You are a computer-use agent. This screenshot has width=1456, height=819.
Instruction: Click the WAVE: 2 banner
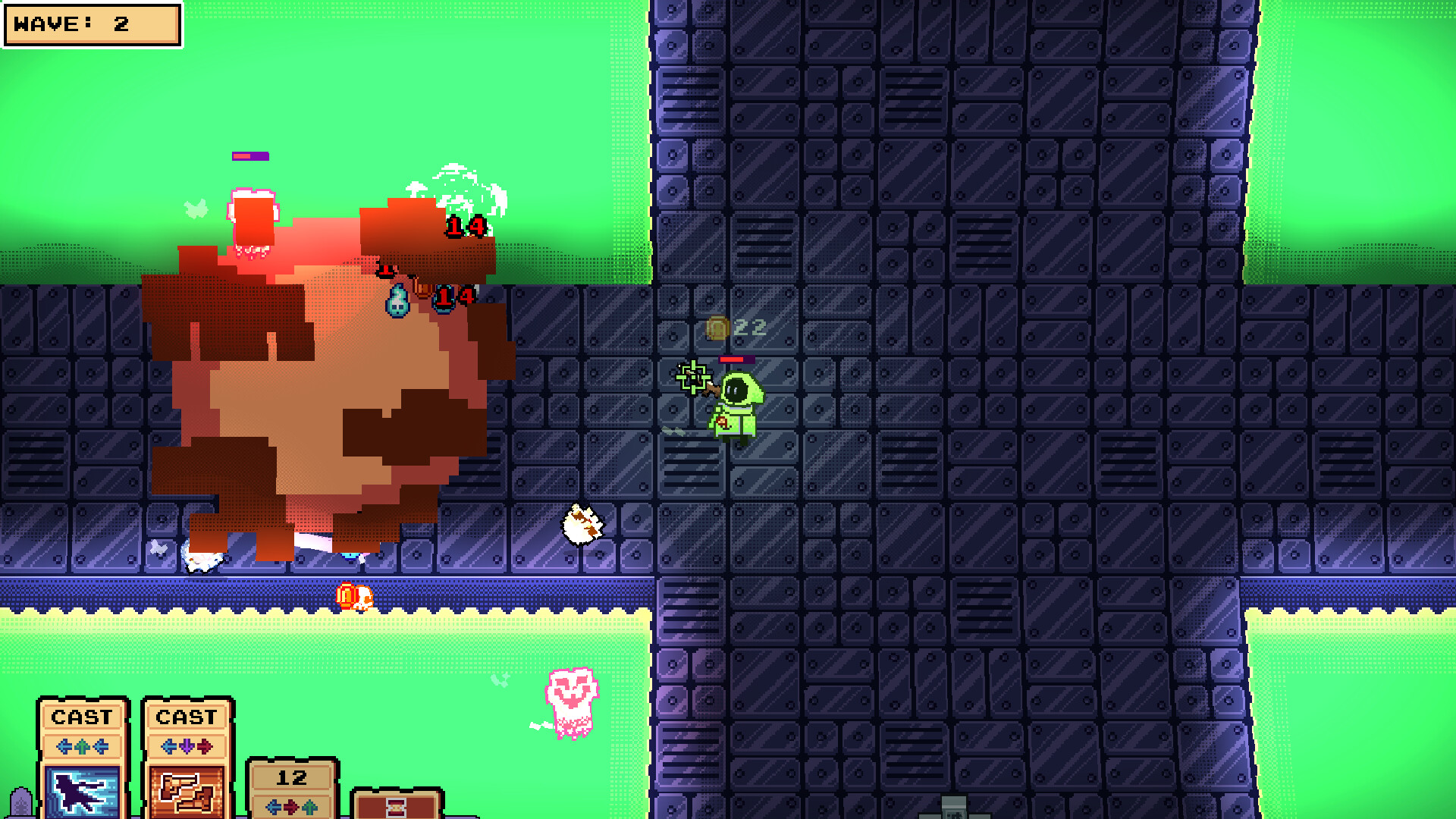point(91,24)
